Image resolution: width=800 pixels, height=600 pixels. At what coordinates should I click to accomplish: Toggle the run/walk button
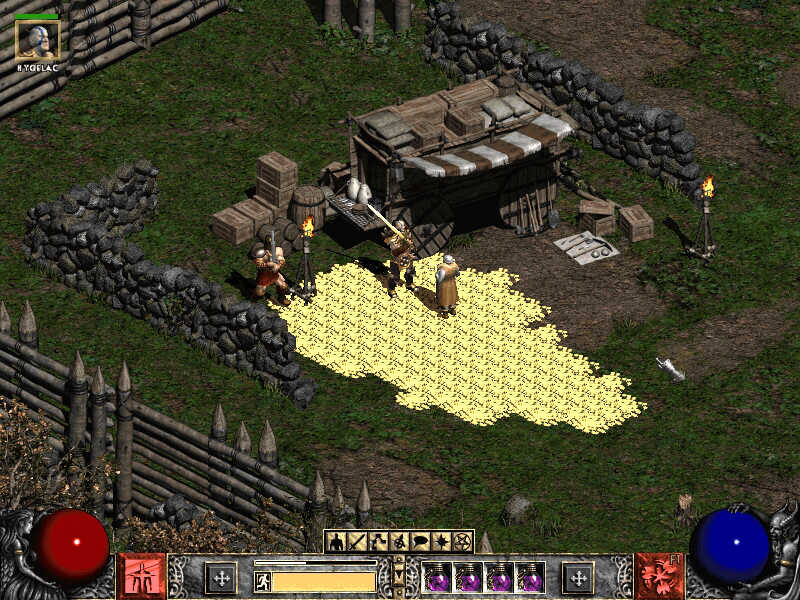click(x=263, y=580)
